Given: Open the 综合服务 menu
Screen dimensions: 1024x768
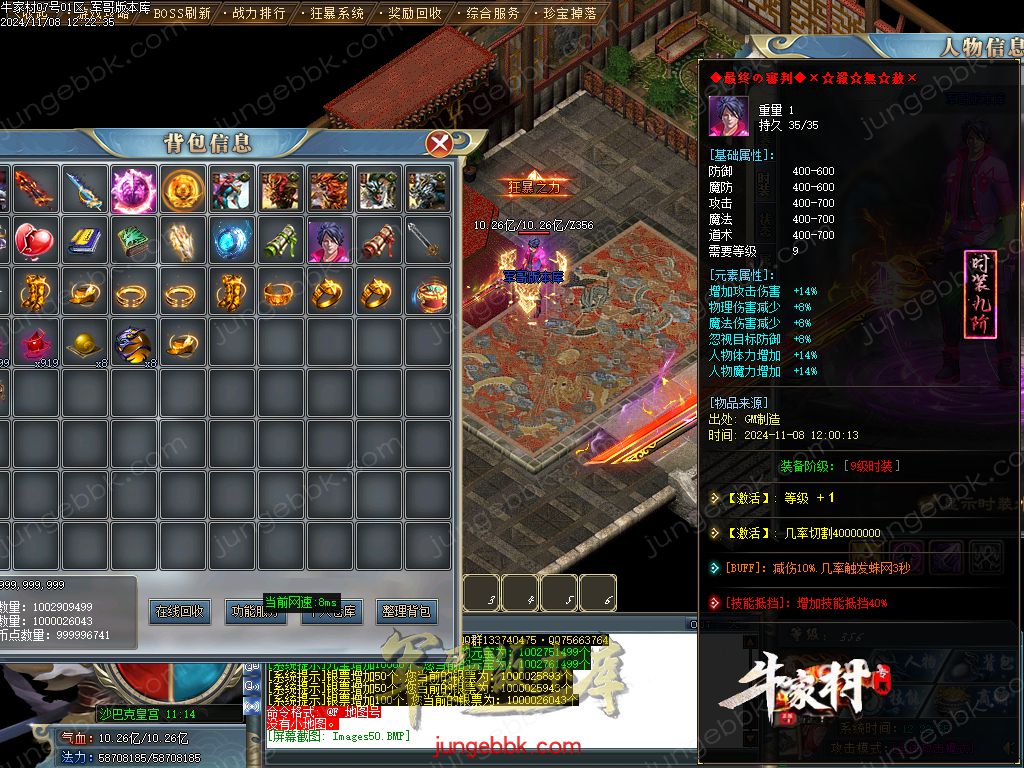Looking at the screenshot, I should (493, 14).
